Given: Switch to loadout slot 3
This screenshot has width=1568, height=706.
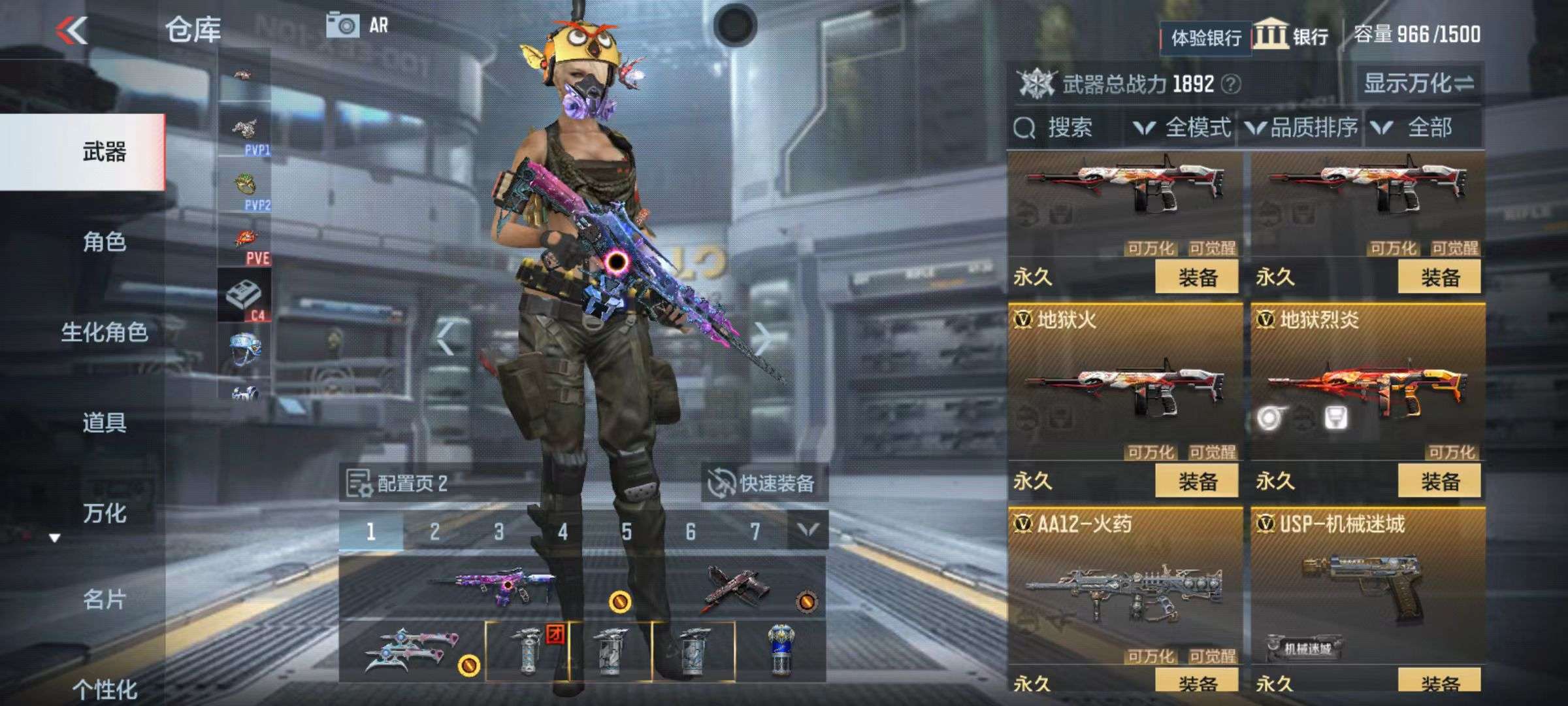Looking at the screenshot, I should 498,532.
